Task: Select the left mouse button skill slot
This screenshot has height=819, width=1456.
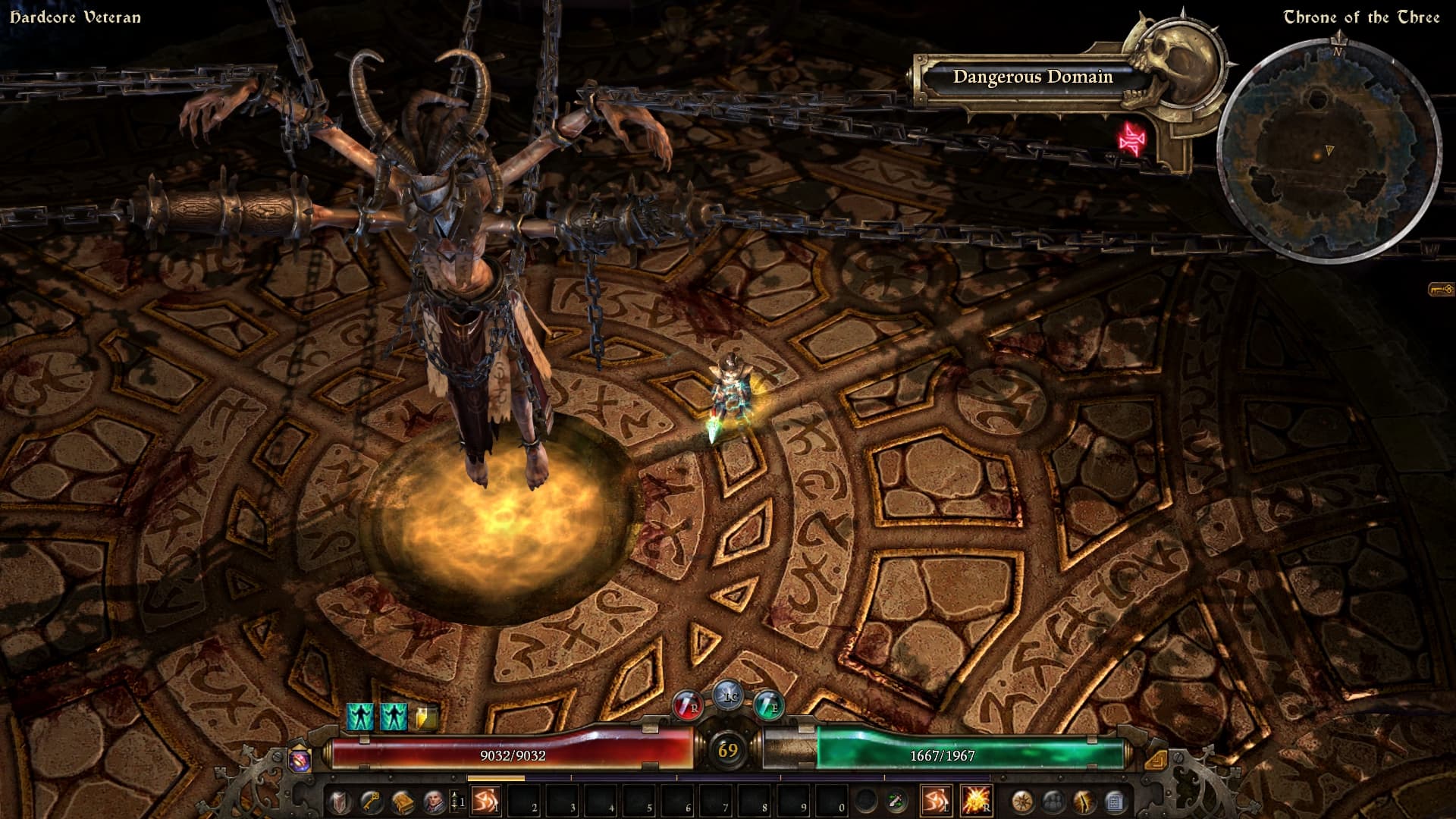Action: point(936,801)
